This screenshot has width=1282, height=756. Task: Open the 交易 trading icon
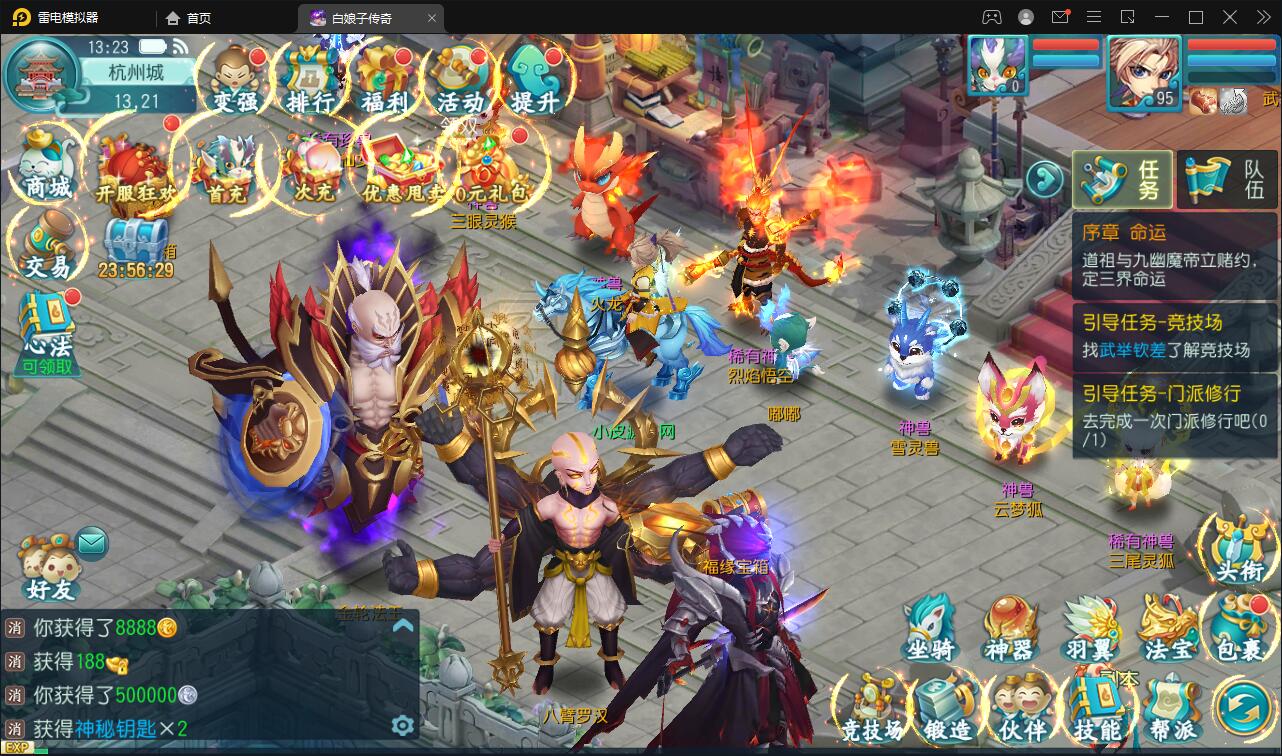[47, 246]
